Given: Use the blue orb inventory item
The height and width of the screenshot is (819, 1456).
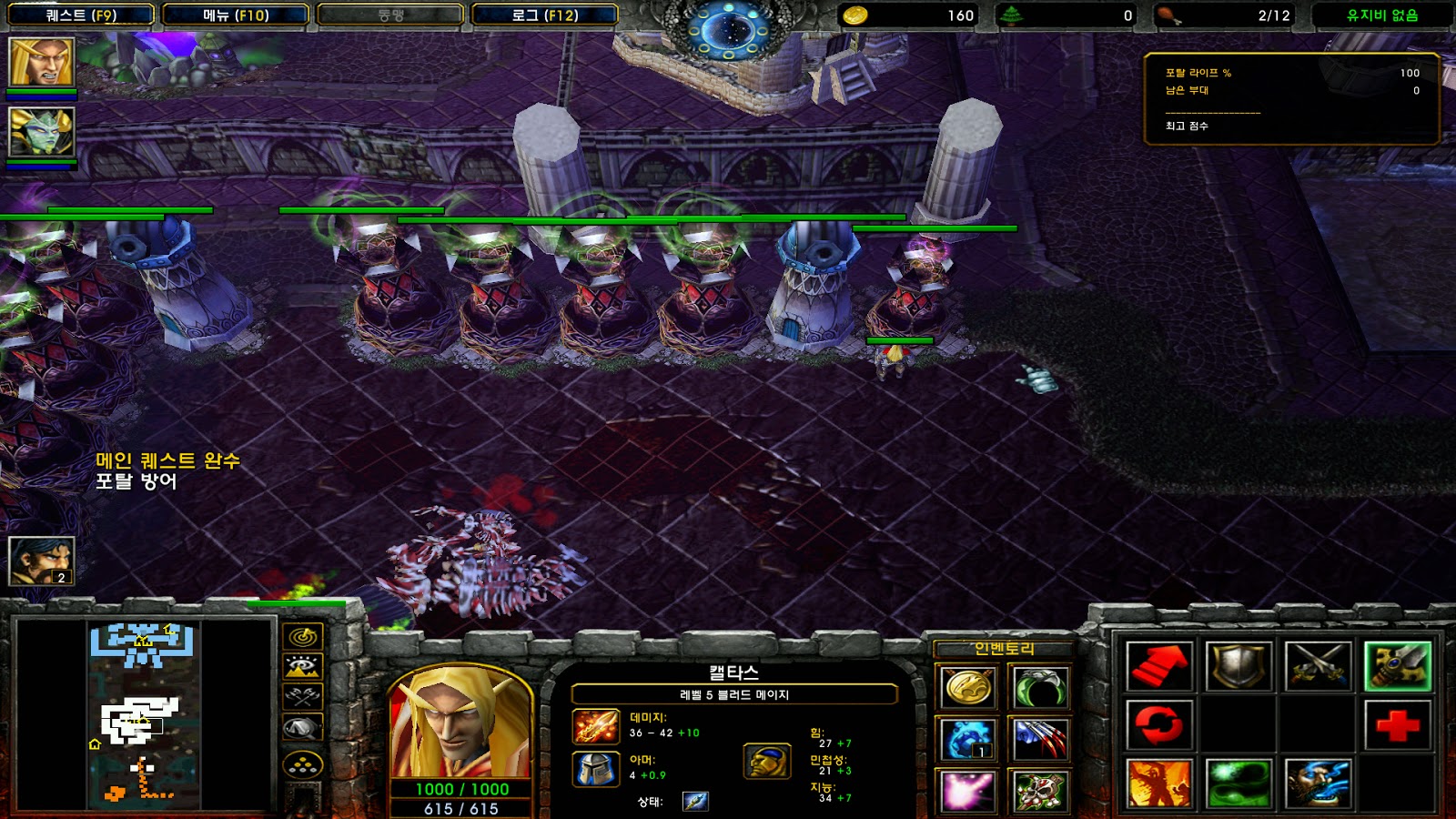Looking at the screenshot, I should coord(967,739).
